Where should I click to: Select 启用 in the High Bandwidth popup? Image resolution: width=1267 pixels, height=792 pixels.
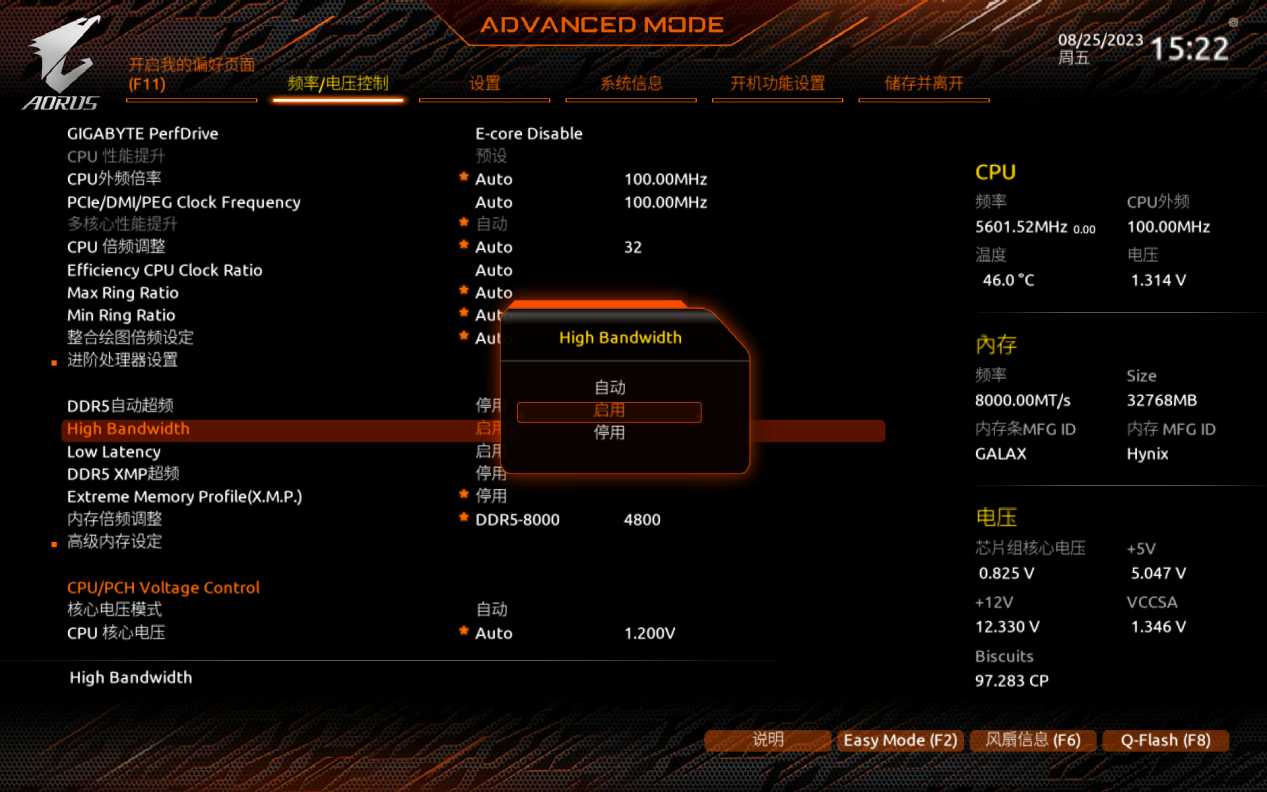[609, 411]
